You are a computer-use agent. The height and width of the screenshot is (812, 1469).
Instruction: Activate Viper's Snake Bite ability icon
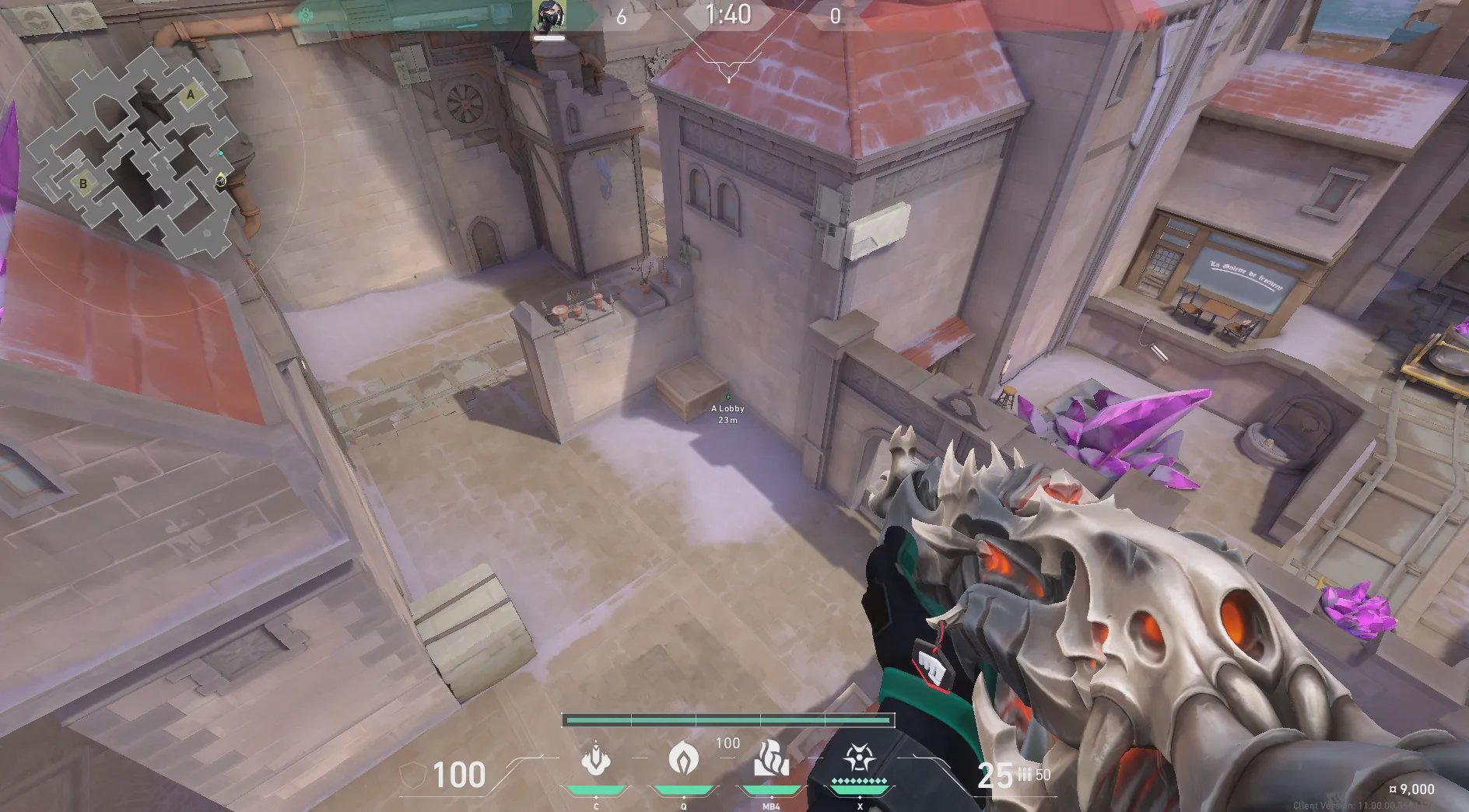point(596,758)
